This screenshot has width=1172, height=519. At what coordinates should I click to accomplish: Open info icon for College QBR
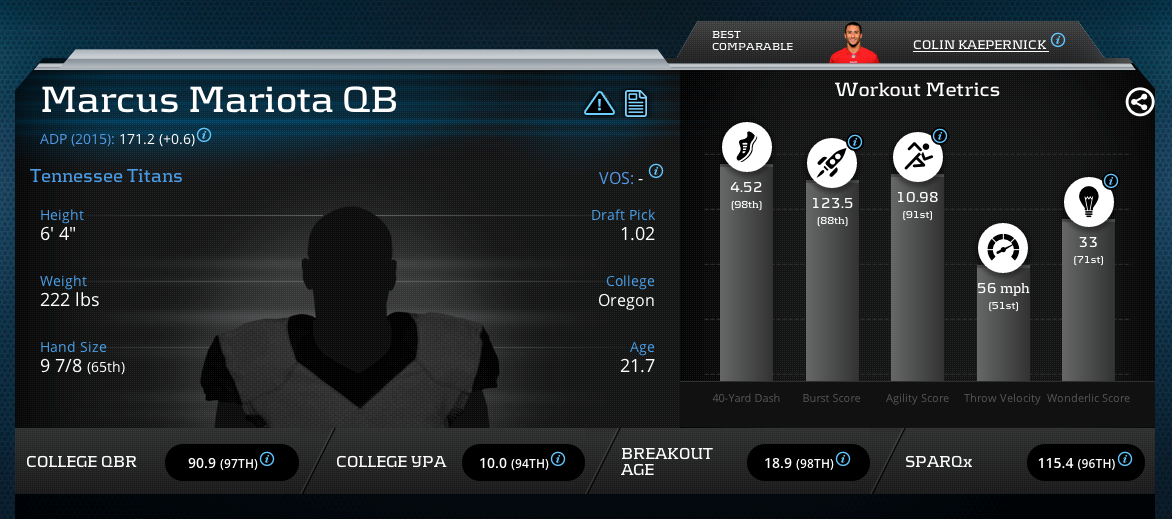click(267, 460)
